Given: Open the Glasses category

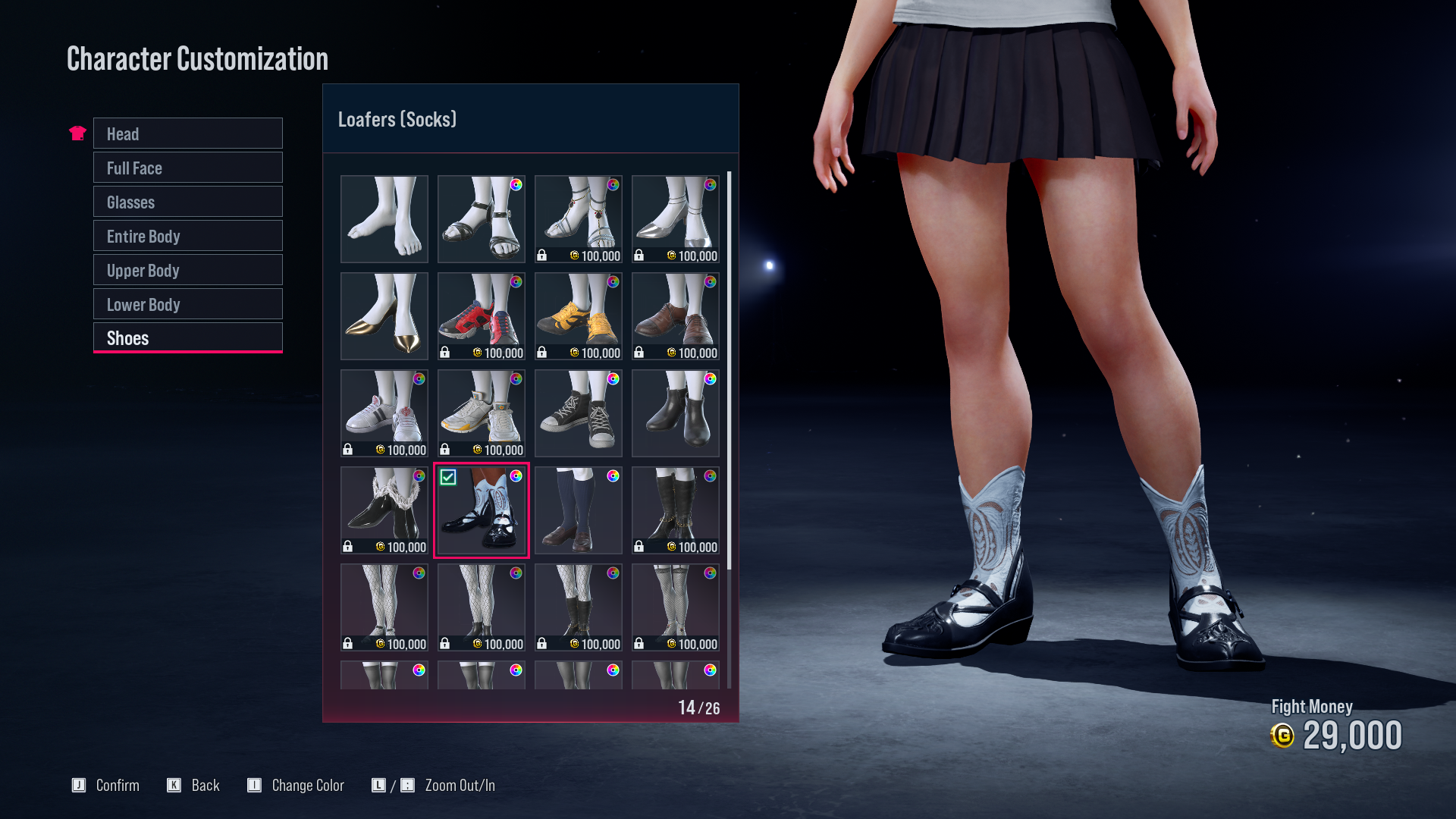Looking at the screenshot, I should tap(187, 202).
